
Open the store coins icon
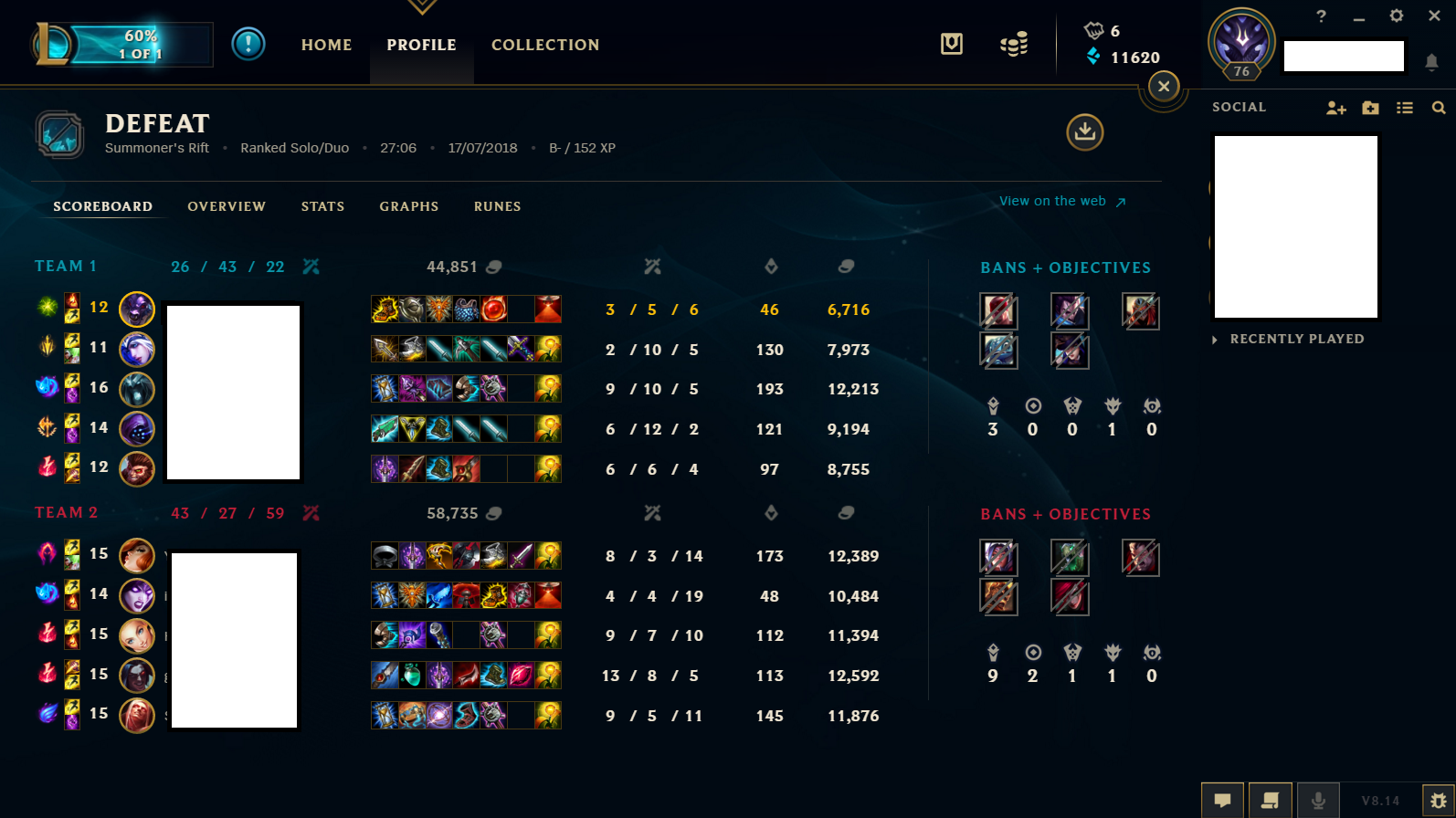[1014, 43]
